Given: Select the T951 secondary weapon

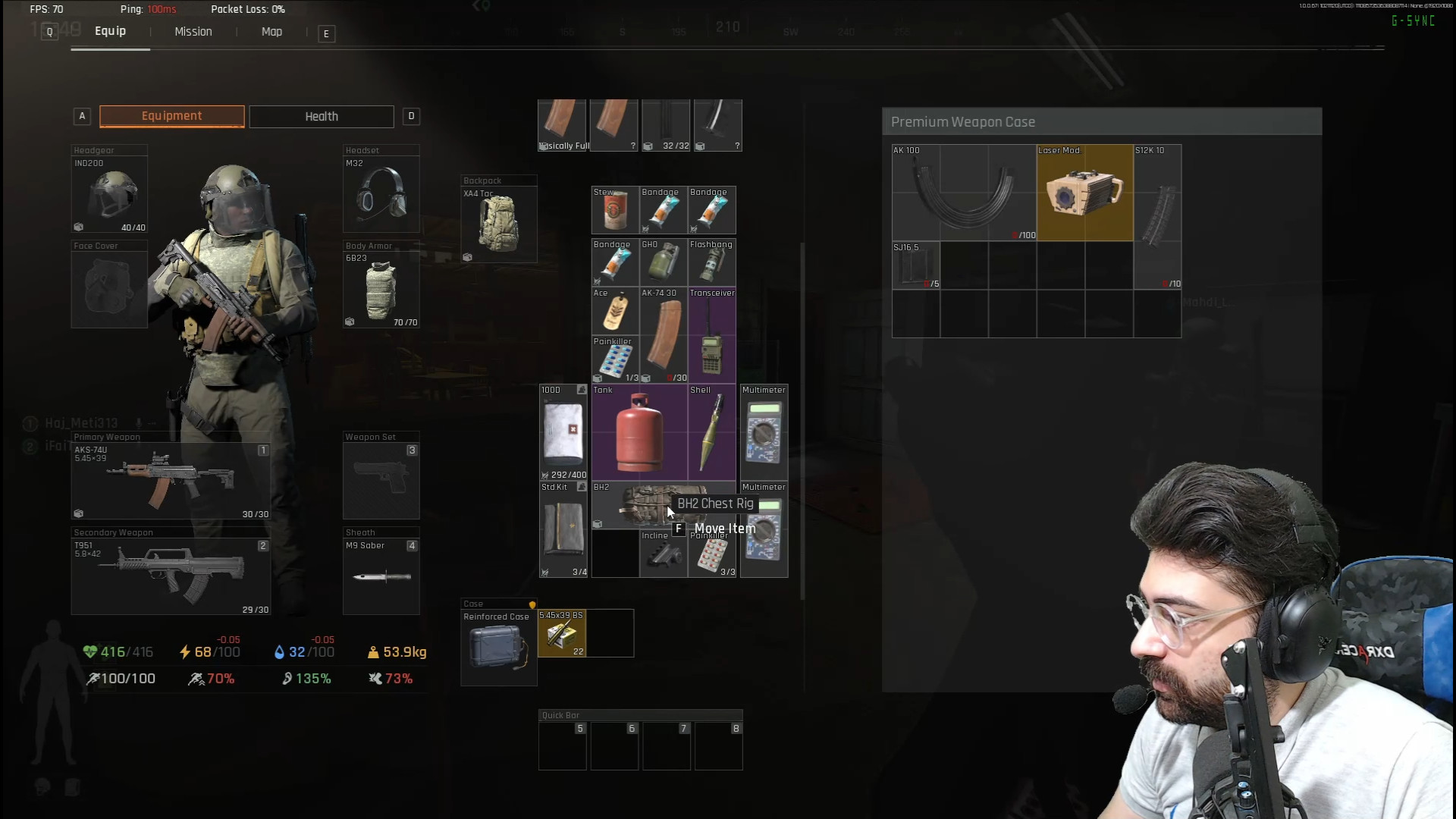Looking at the screenshot, I should coord(171,576).
